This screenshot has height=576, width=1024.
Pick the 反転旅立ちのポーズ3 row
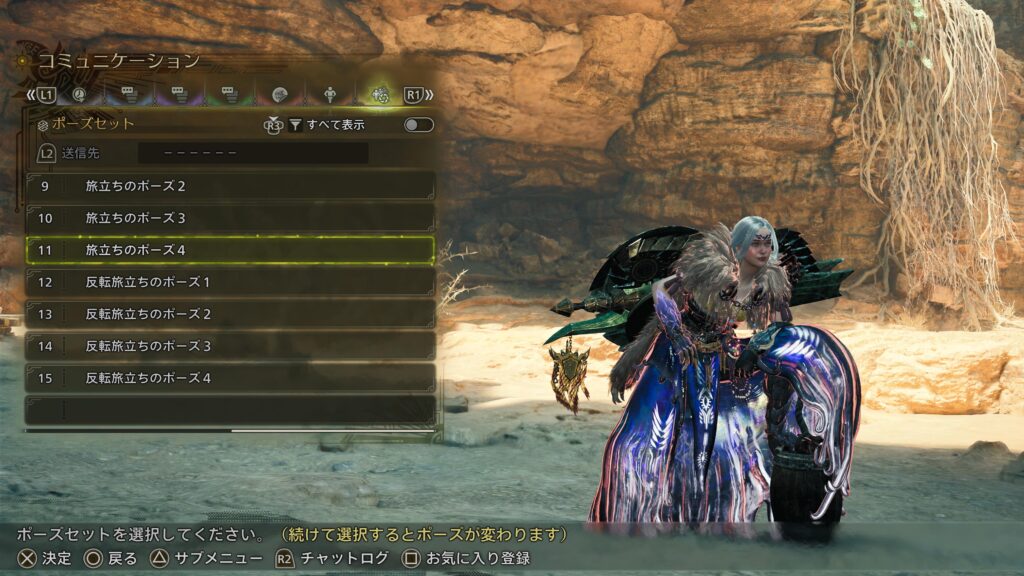(x=230, y=346)
